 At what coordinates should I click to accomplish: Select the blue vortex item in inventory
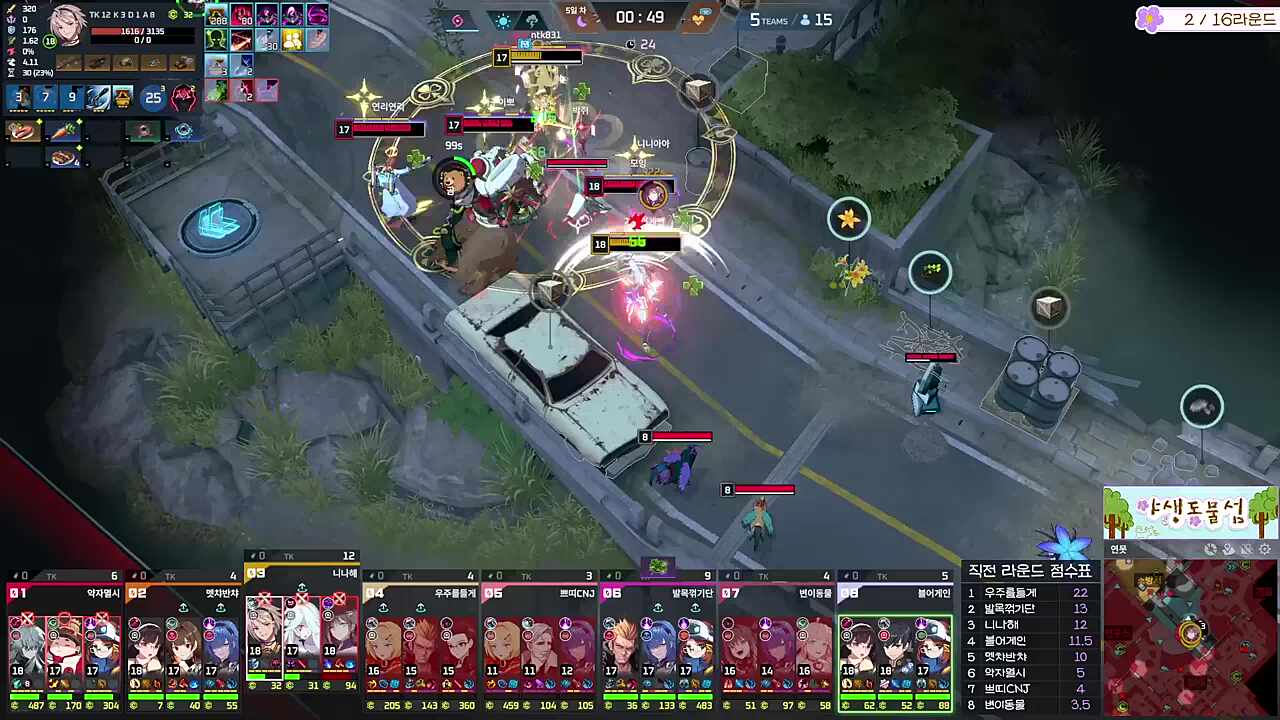pyautogui.click(x=183, y=131)
